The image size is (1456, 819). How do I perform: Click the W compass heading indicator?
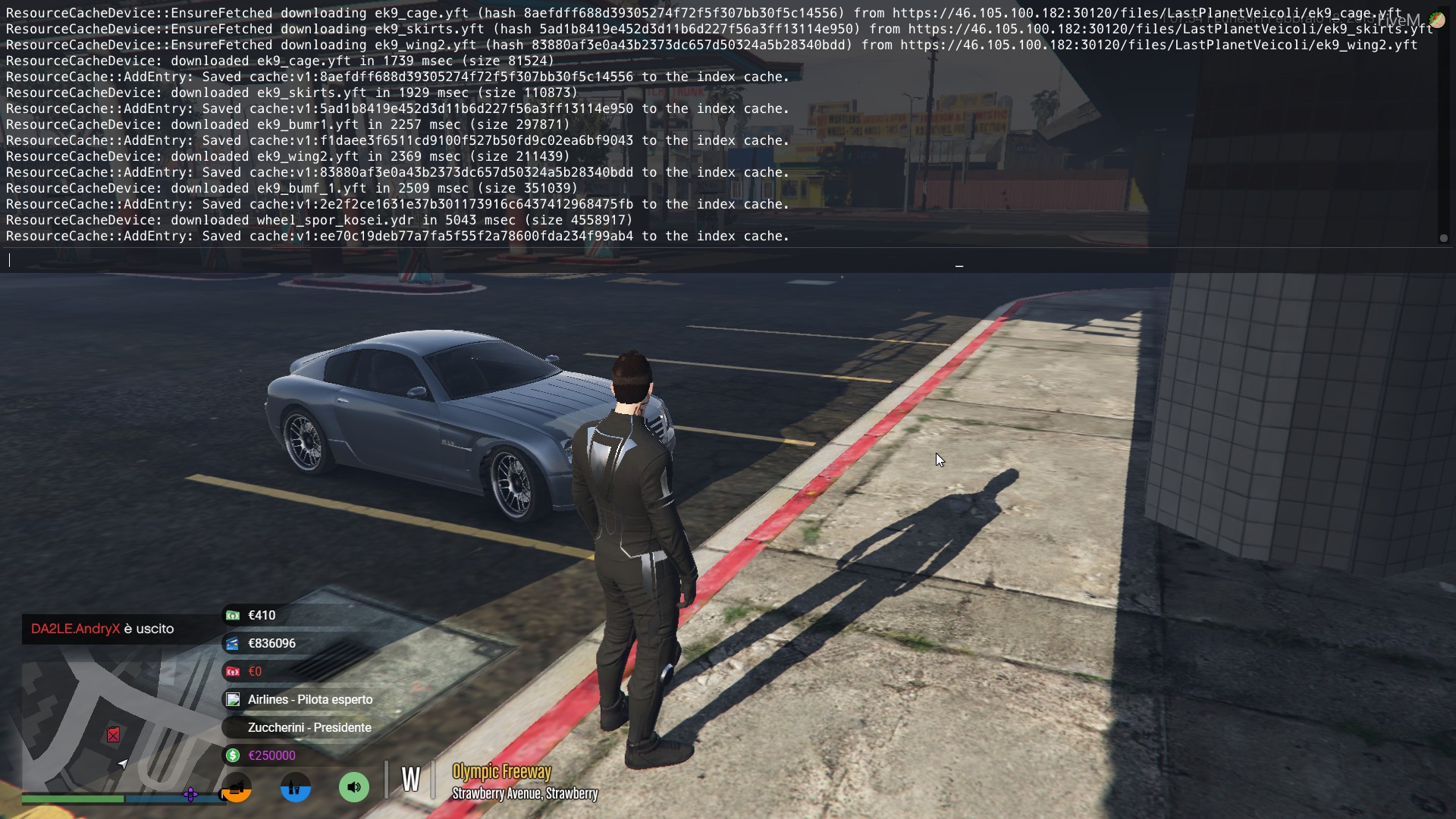pyautogui.click(x=410, y=779)
